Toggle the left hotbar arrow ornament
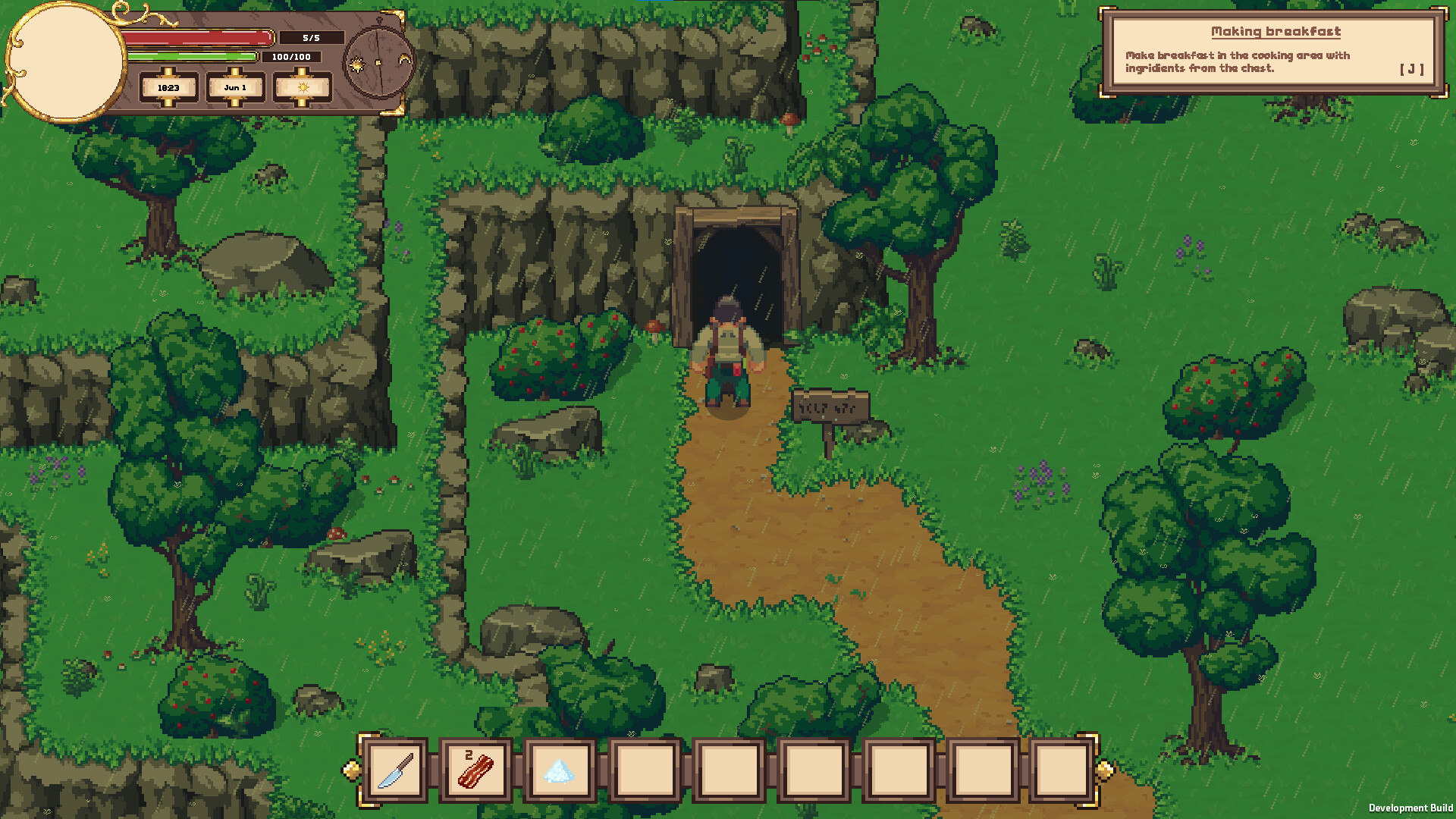 pos(352,769)
